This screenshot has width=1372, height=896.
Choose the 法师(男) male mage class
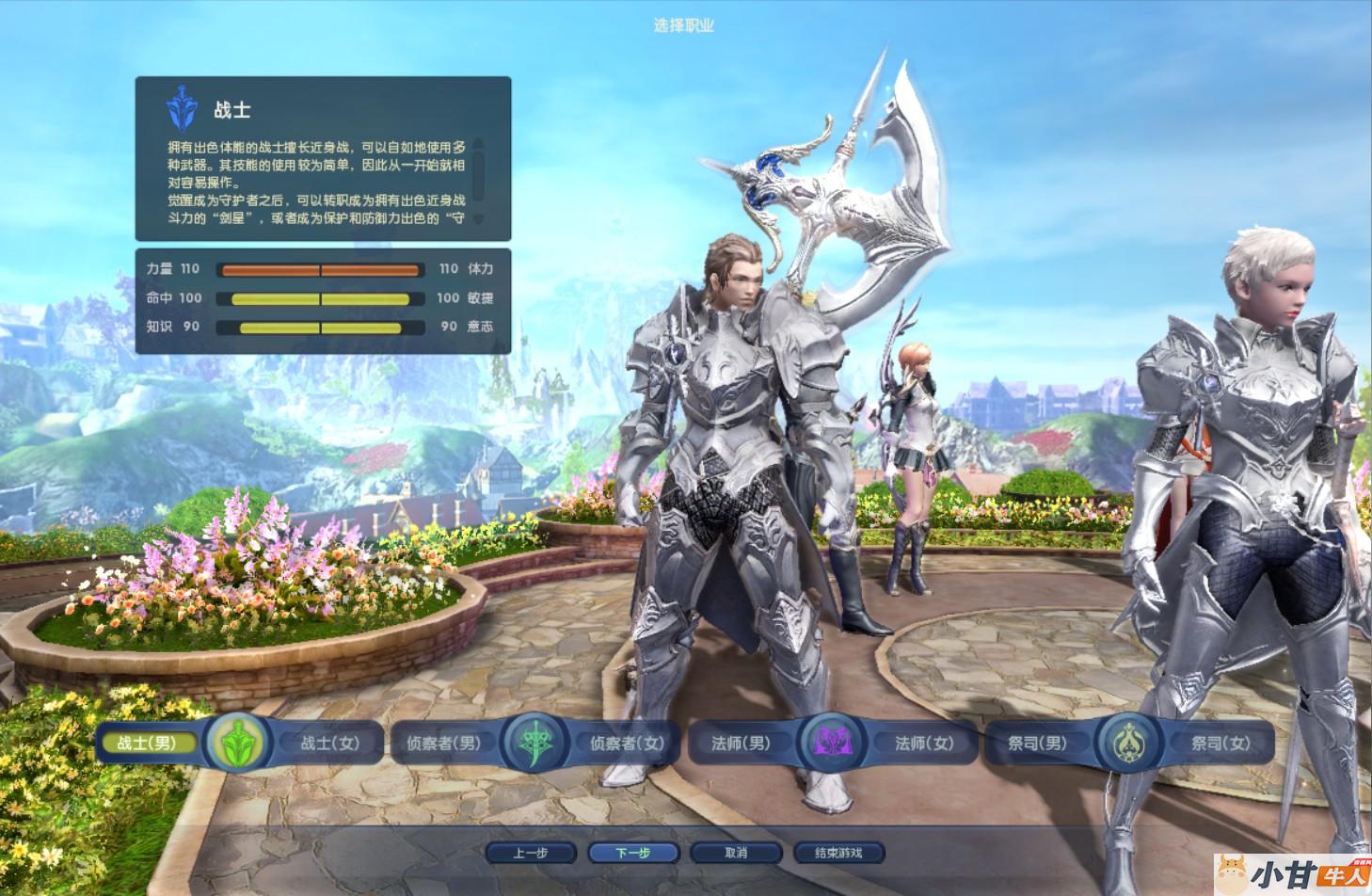[741, 744]
